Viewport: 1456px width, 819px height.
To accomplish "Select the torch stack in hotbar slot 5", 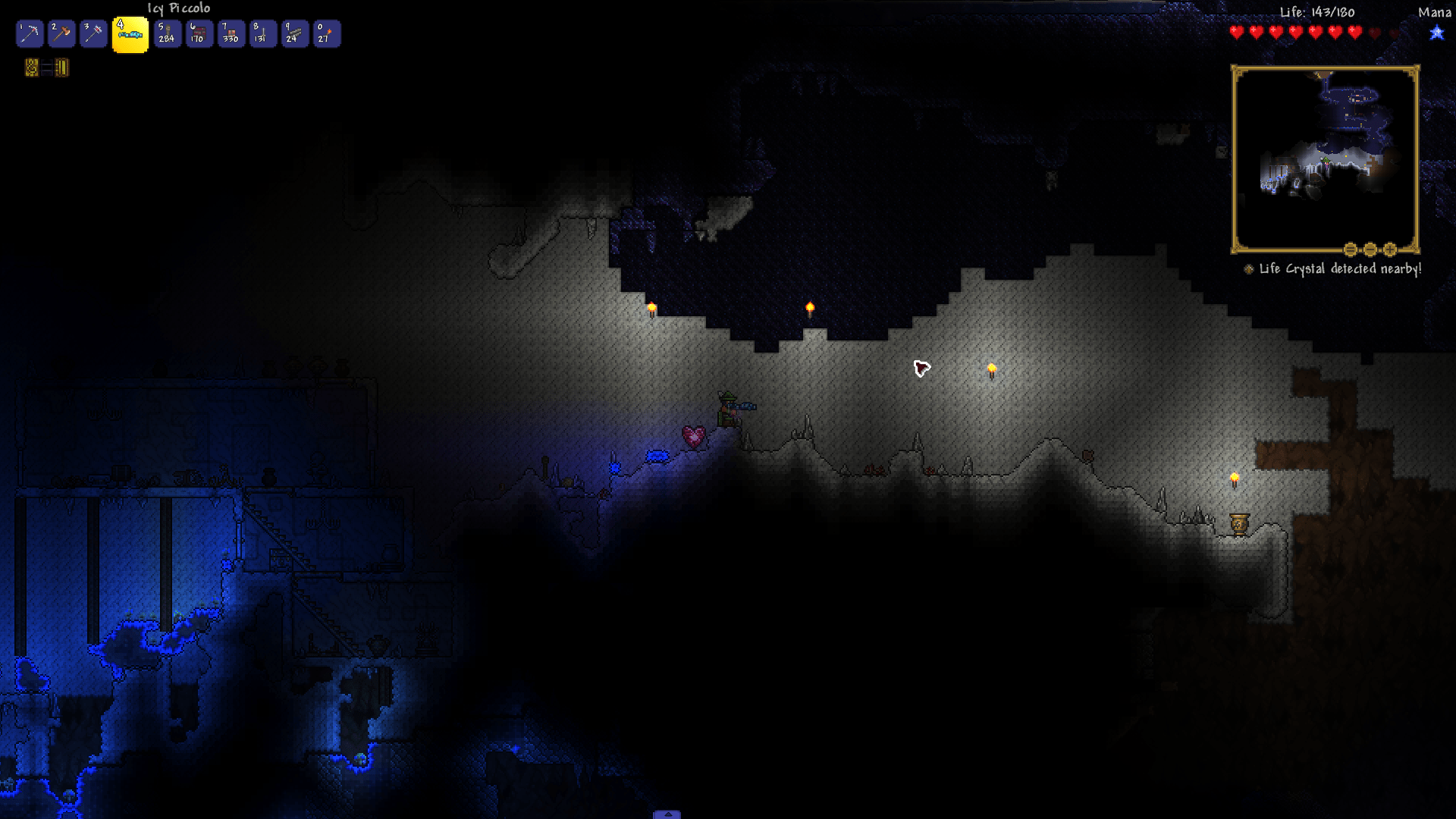I will [166, 34].
